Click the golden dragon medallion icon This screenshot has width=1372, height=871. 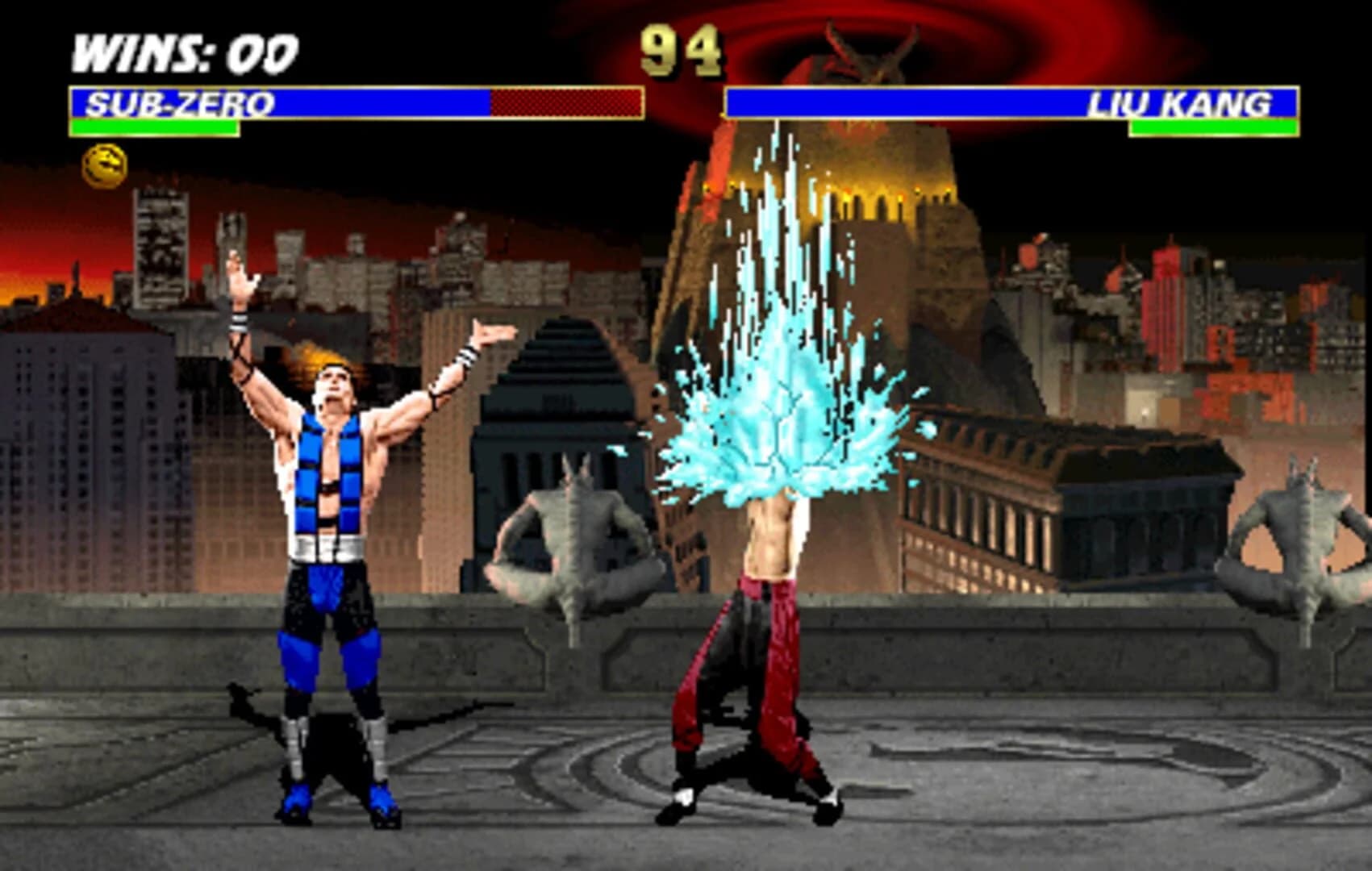[x=105, y=165]
